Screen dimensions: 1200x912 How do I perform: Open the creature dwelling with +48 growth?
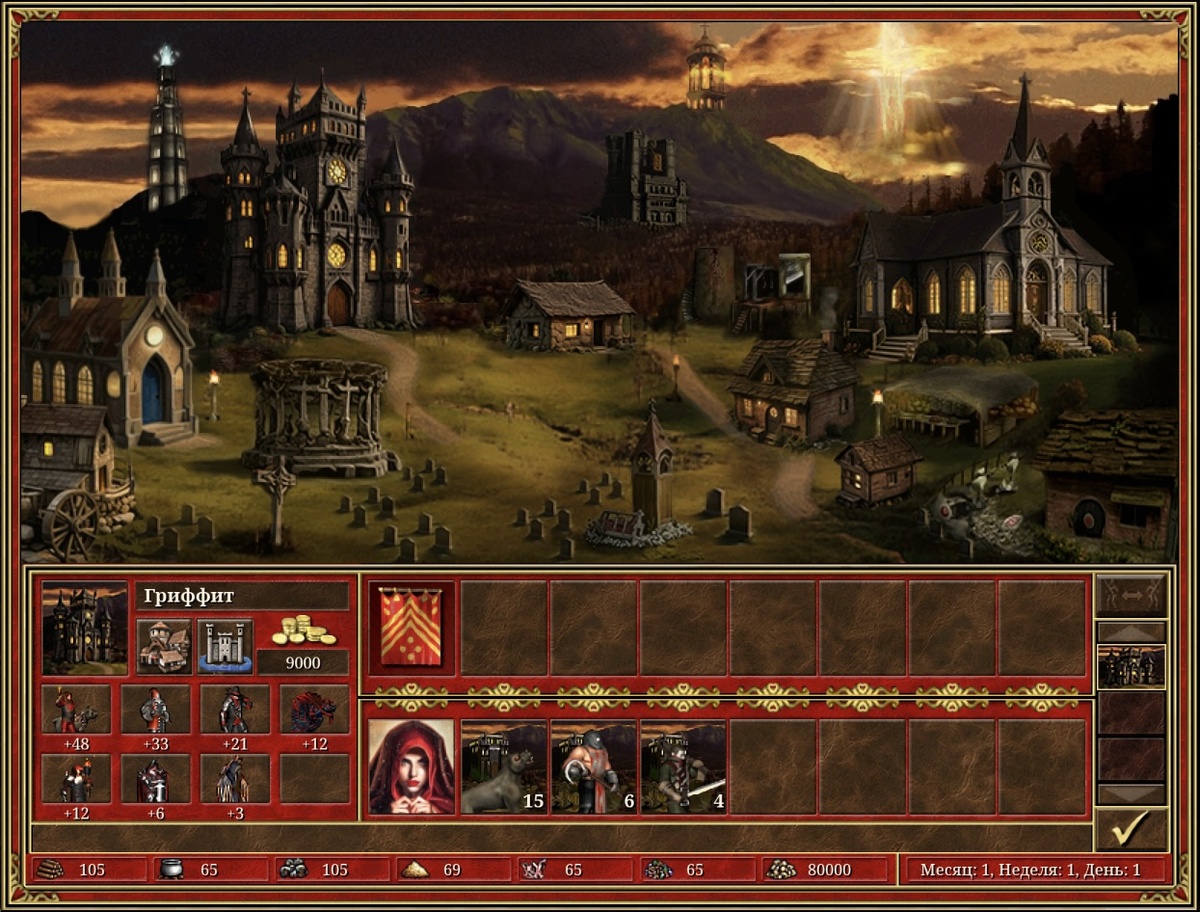pos(76,710)
